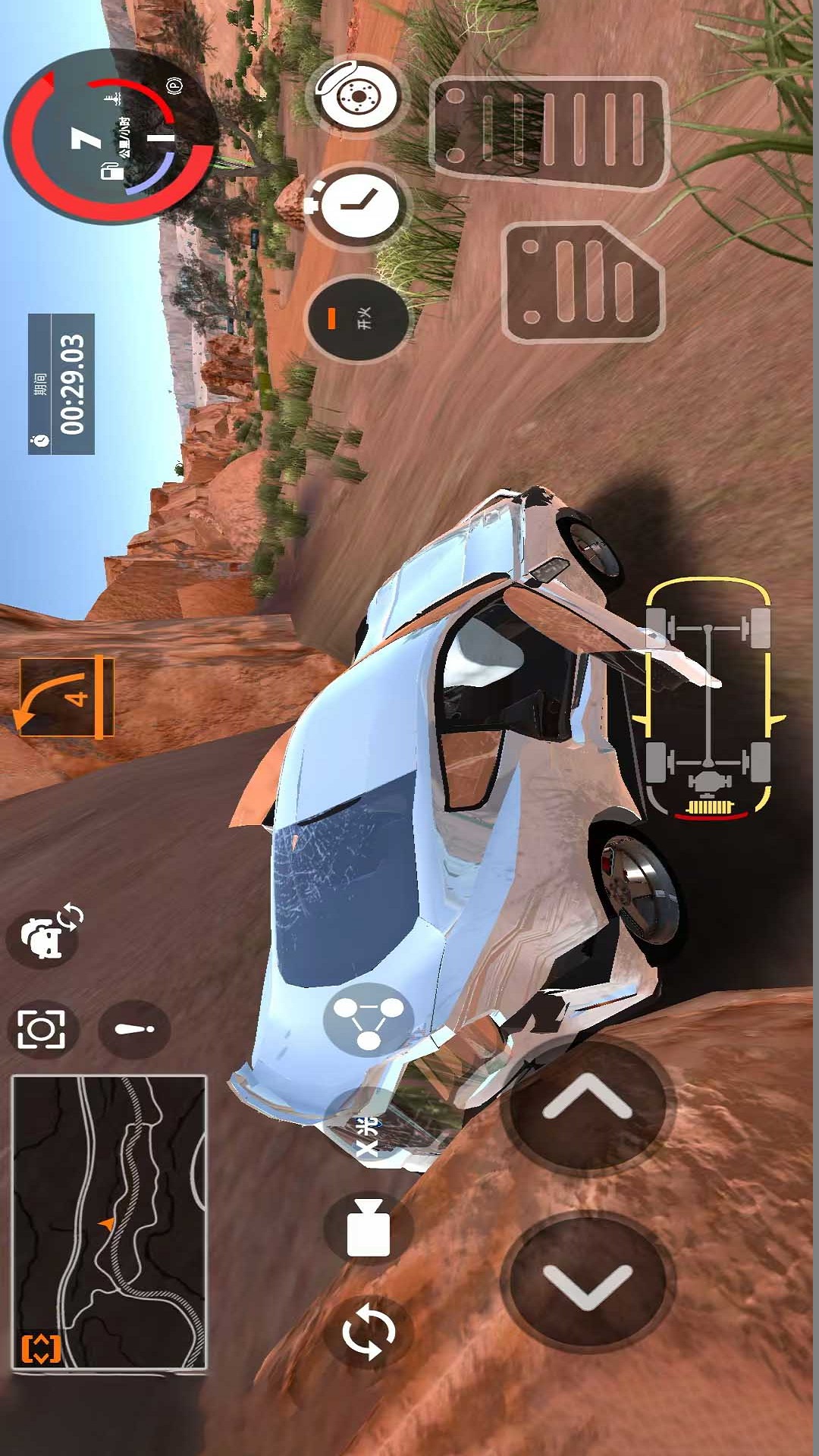
Task: Open the track minimap
Action: coord(109,1221)
